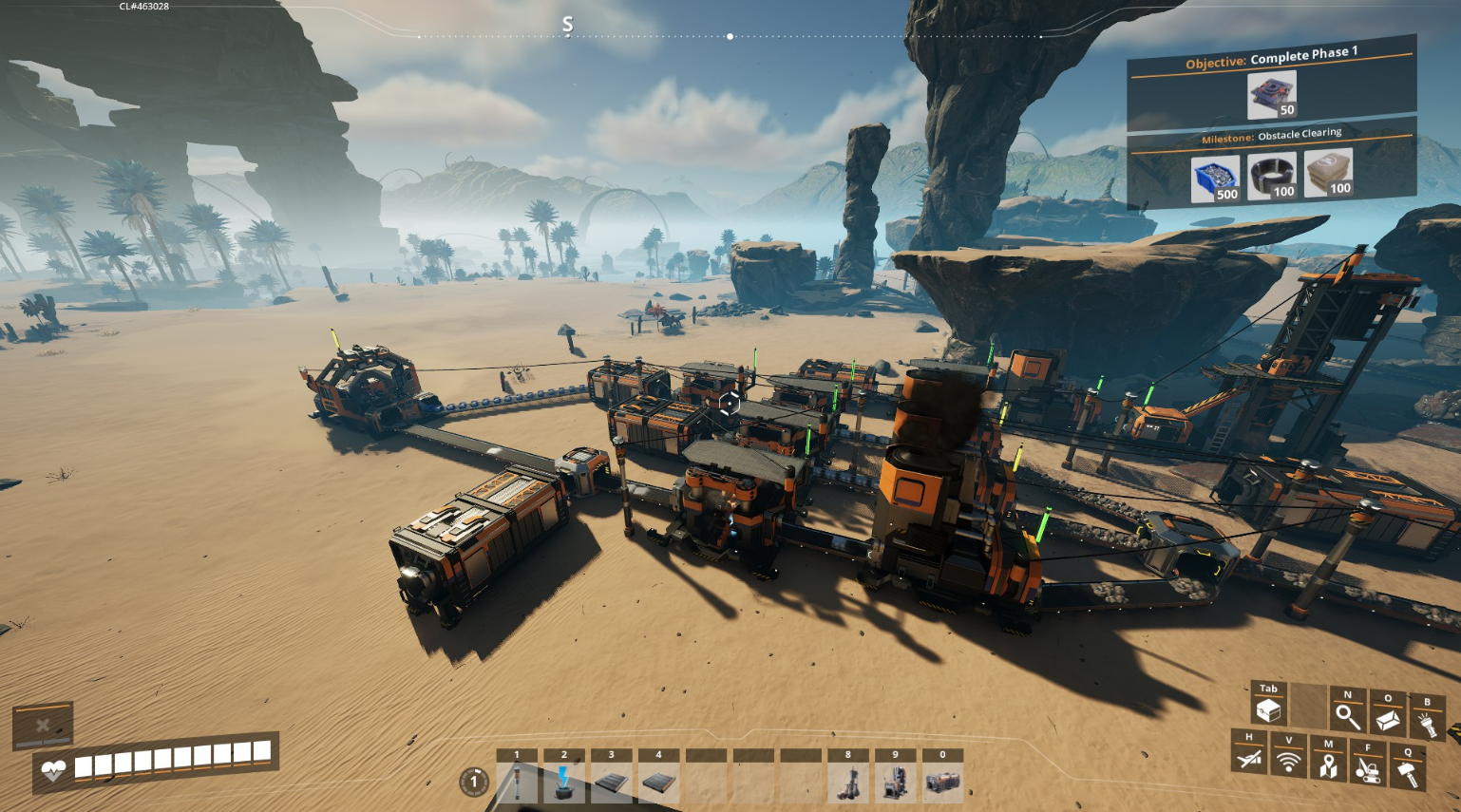This screenshot has height=812, width=1461.
Task: Open the build menu hammer icon
Action: click(1408, 772)
